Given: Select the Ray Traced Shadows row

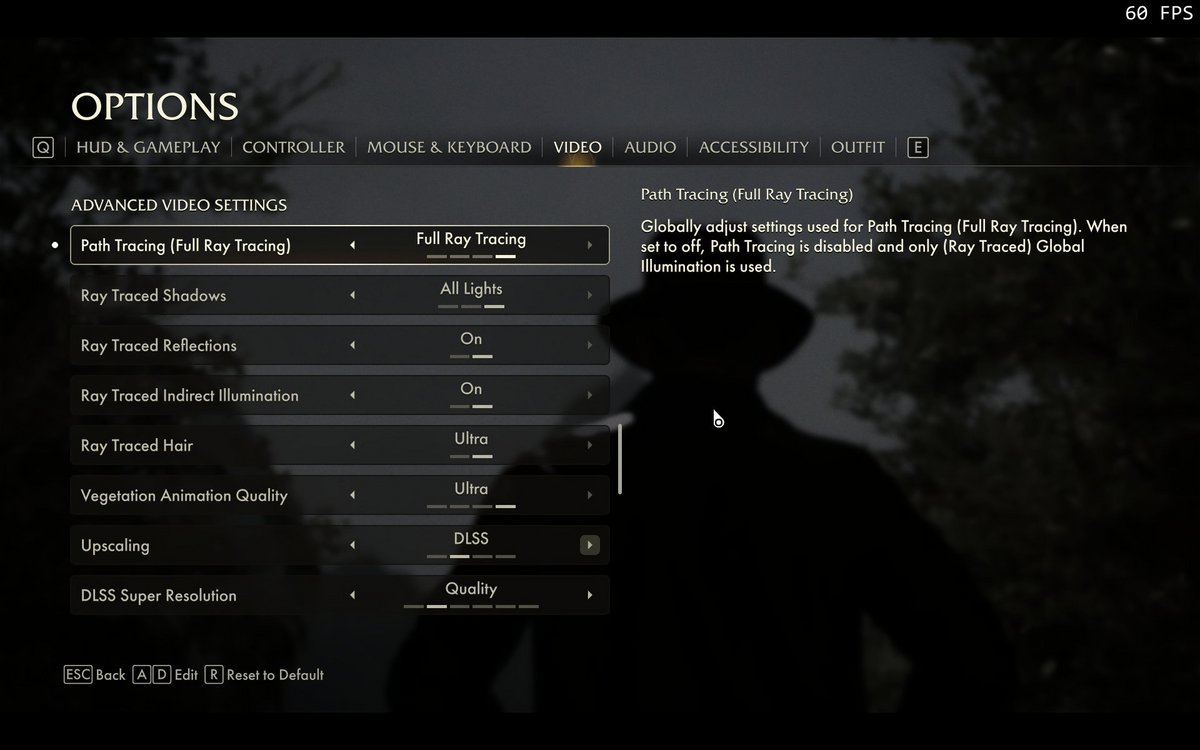Looking at the screenshot, I should pyautogui.click(x=200, y=295).
